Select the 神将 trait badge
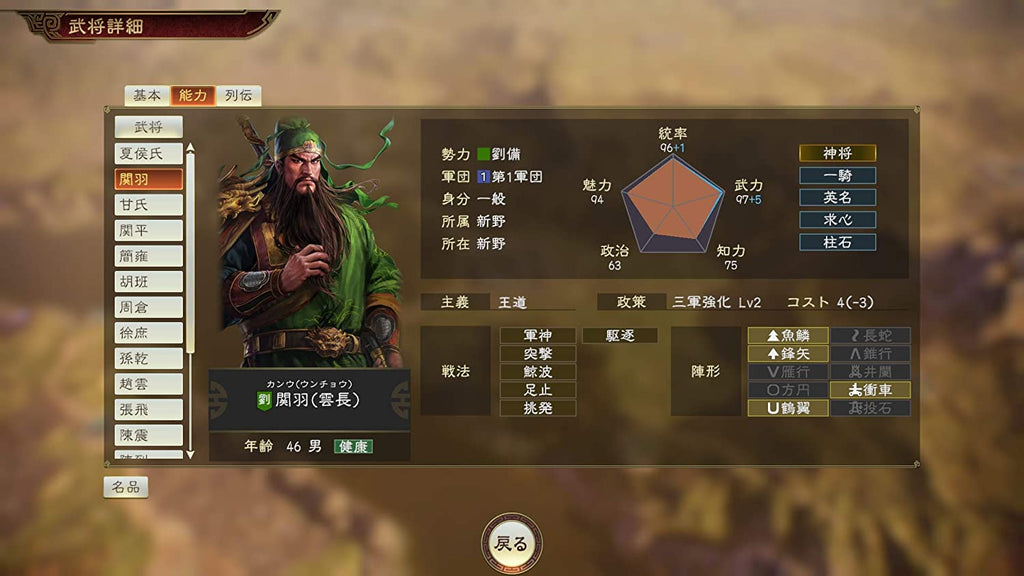The width and height of the screenshot is (1024, 576). [837, 153]
